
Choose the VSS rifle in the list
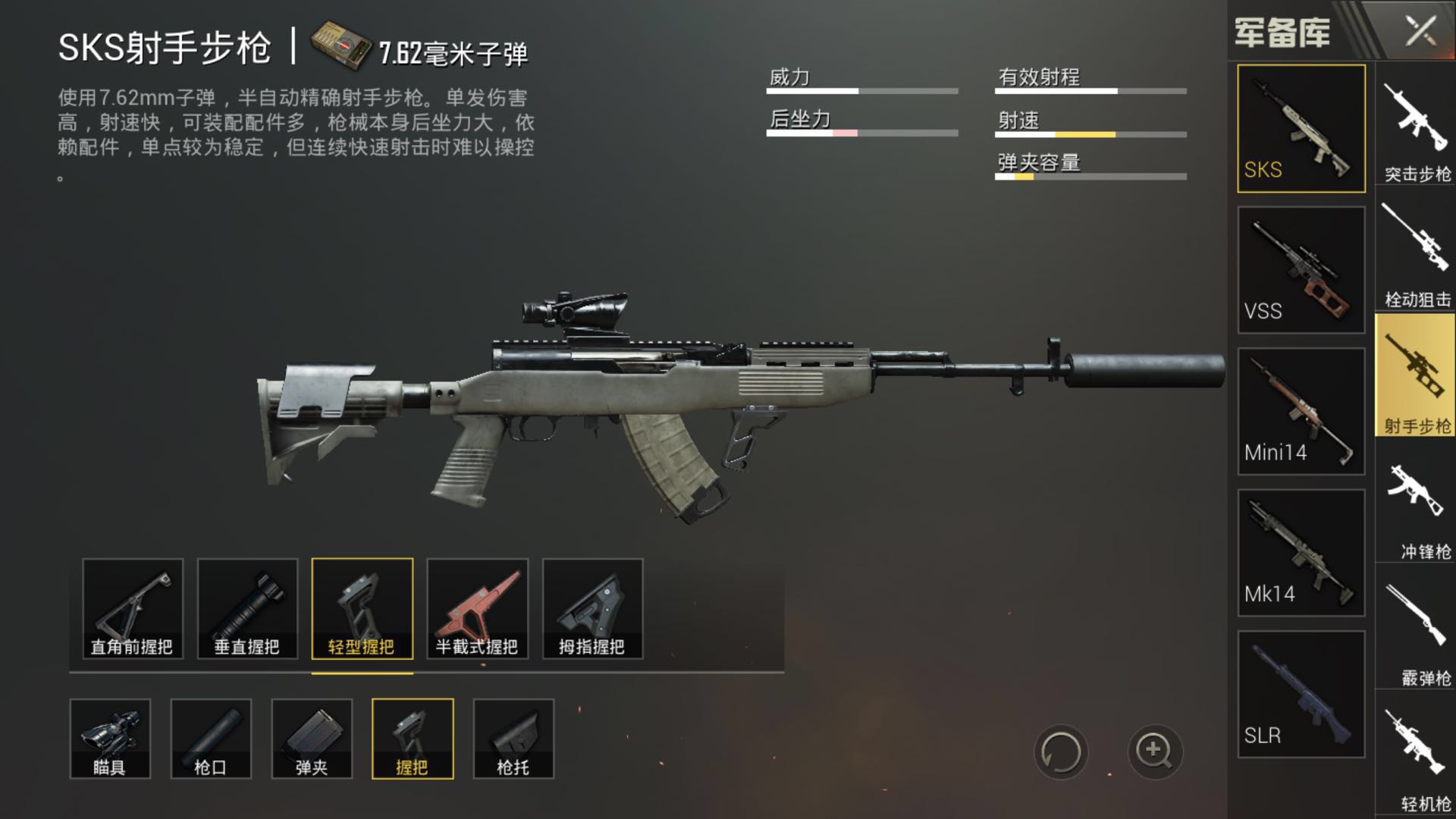(x=1301, y=270)
